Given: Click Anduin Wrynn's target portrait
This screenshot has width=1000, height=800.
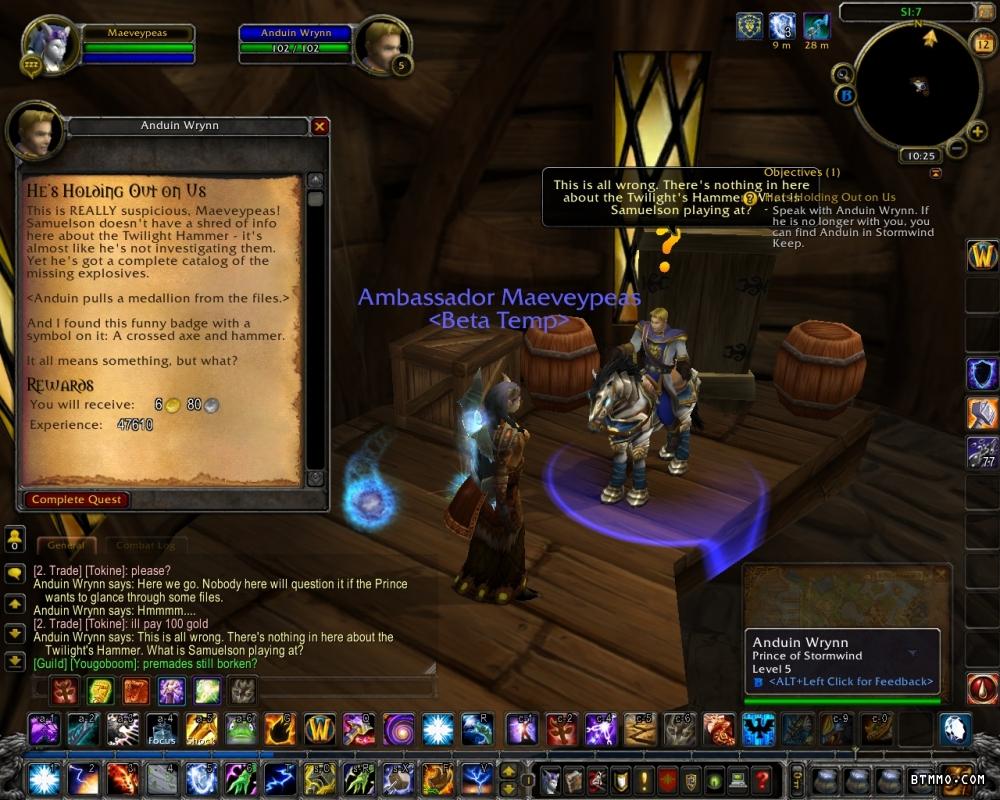Looking at the screenshot, I should tap(383, 42).
